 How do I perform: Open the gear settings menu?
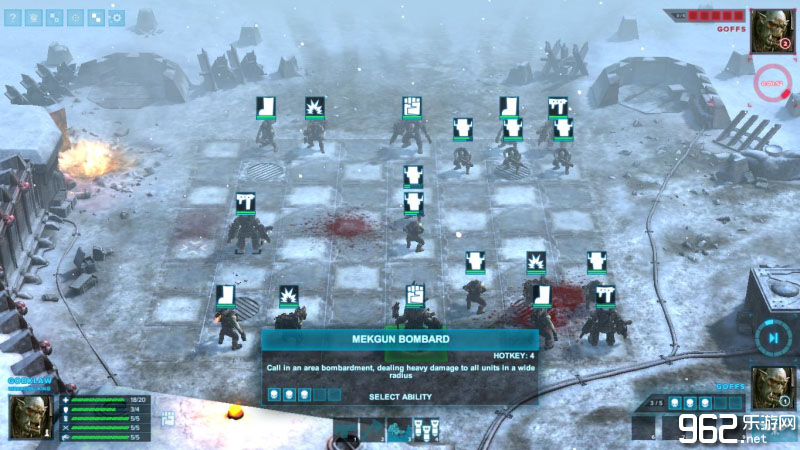point(117,17)
